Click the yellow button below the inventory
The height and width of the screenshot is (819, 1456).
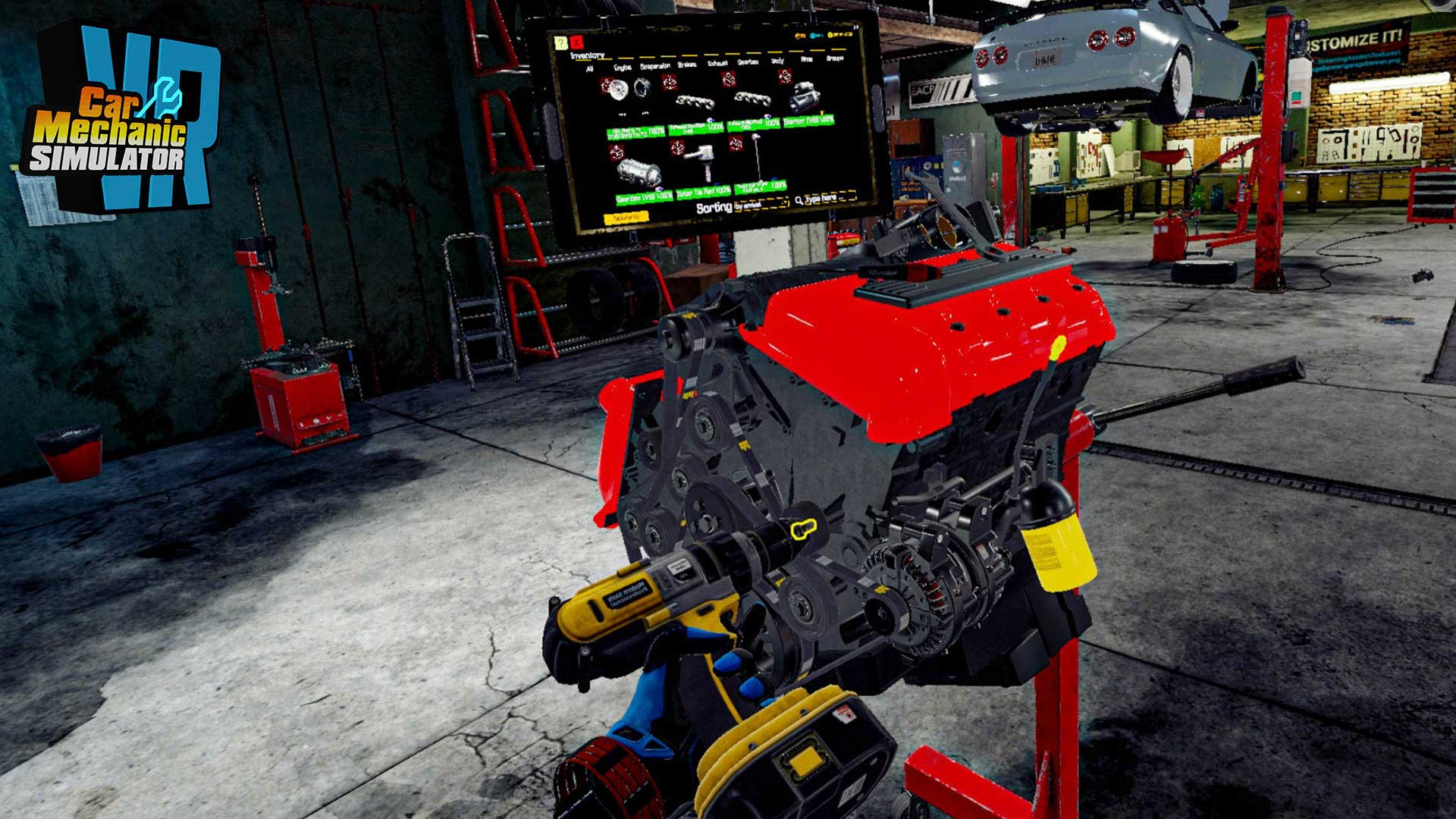point(626,218)
